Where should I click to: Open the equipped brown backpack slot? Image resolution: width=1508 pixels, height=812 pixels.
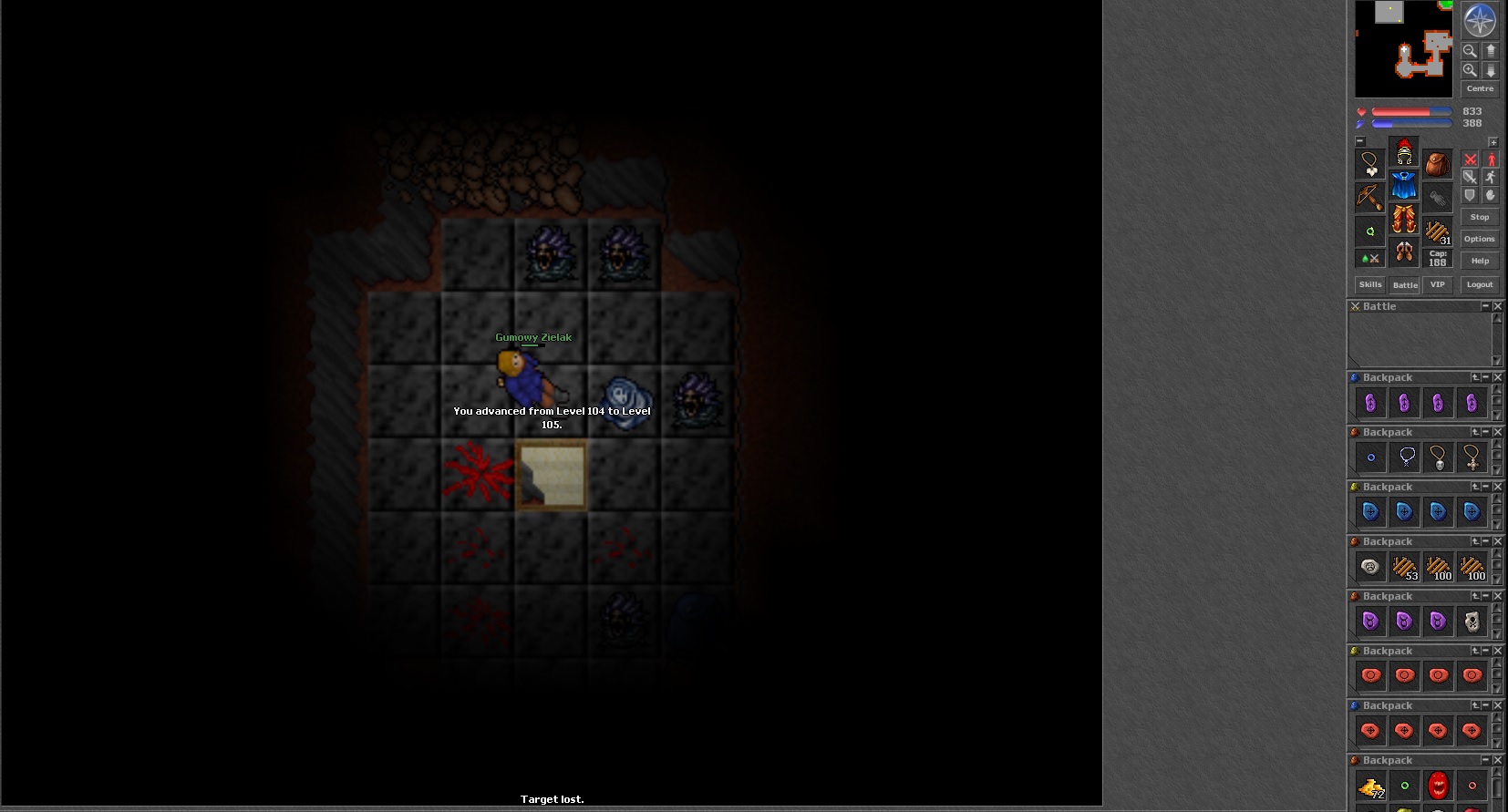click(x=1438, y=165)
